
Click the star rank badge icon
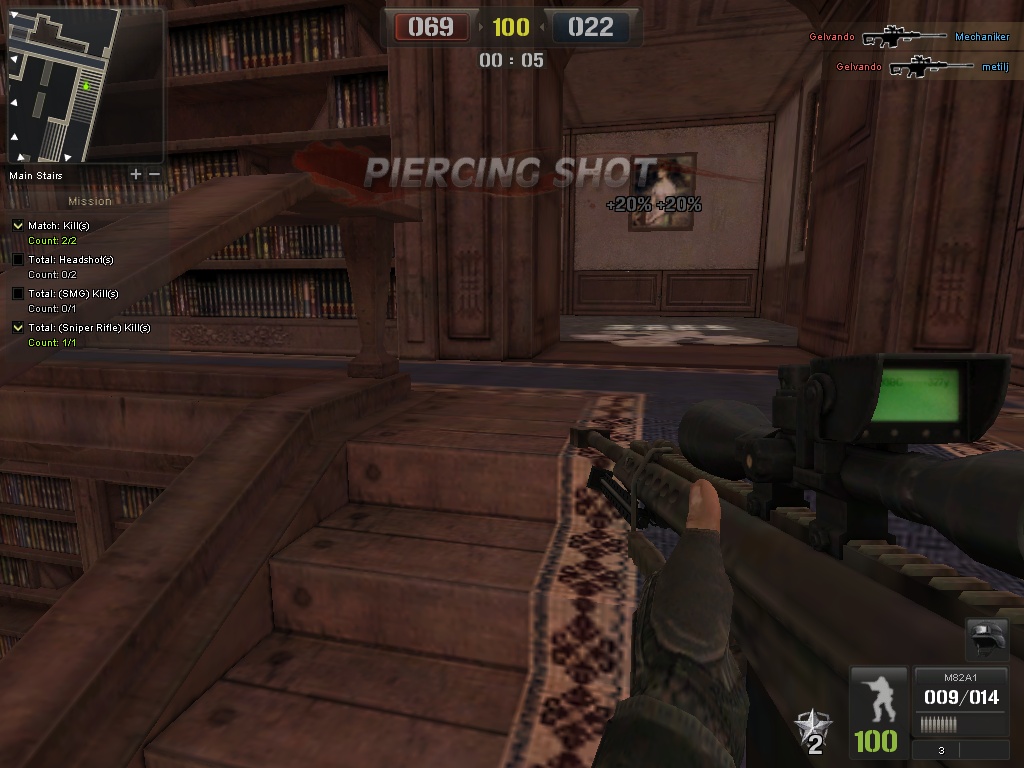812,730
